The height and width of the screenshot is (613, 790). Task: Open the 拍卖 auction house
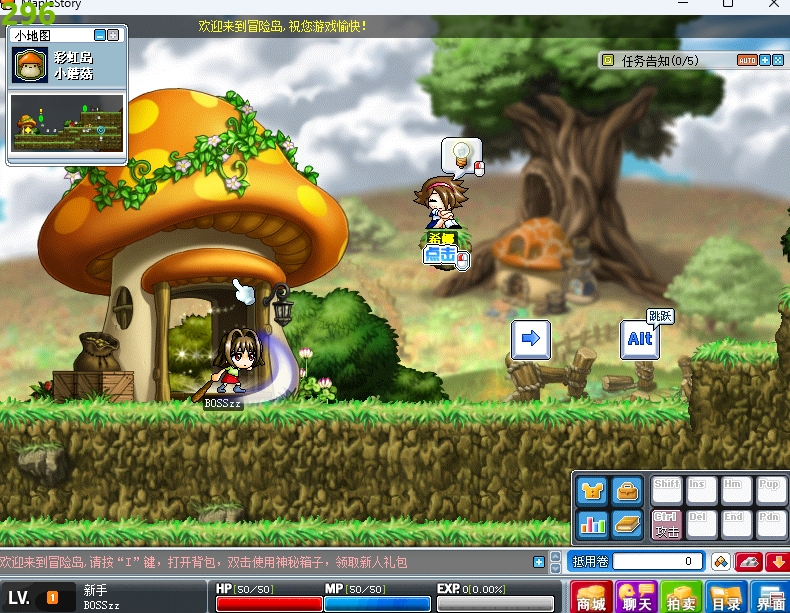pyautogui.click(x=681, y=597)
